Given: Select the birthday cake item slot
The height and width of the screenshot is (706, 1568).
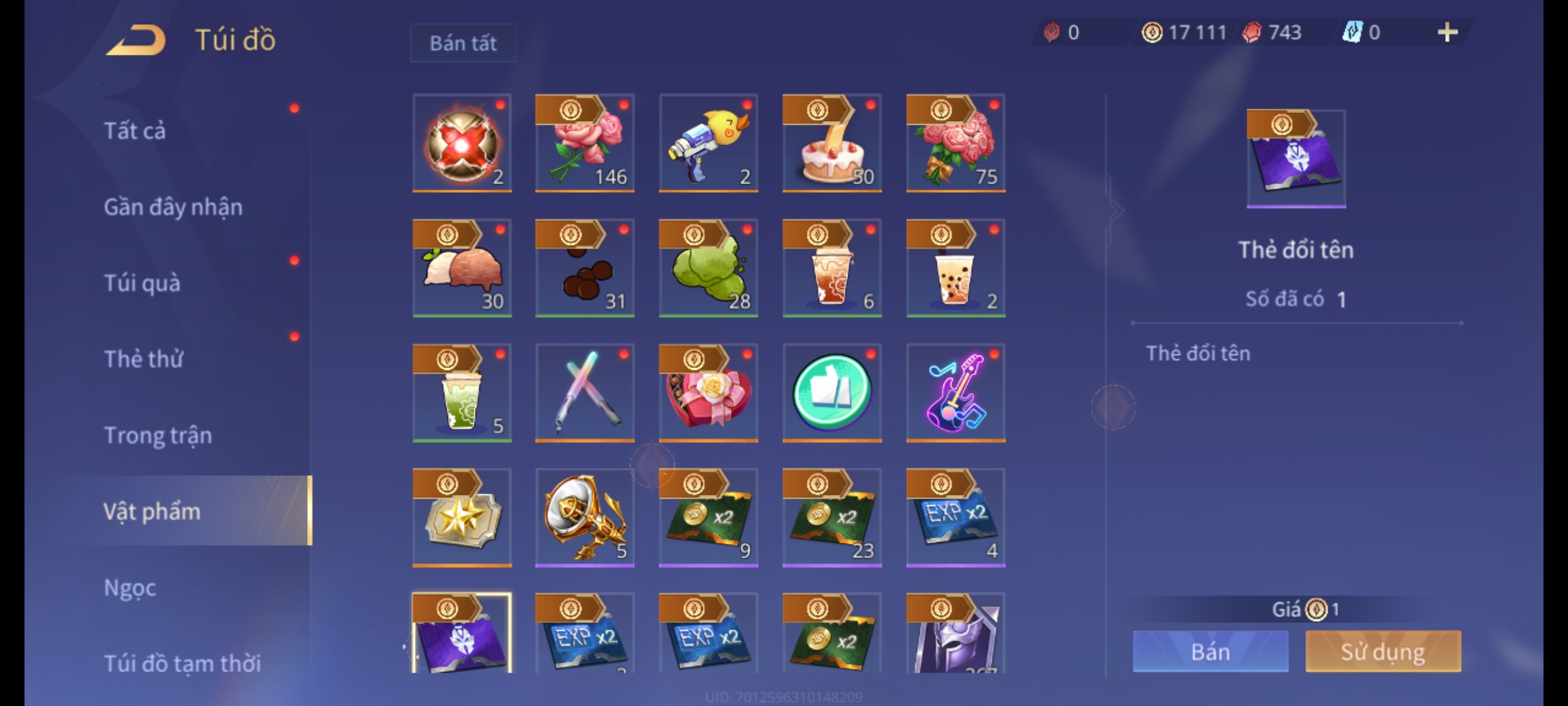Looking at the screenshot, I should click(x=832, y=143).
